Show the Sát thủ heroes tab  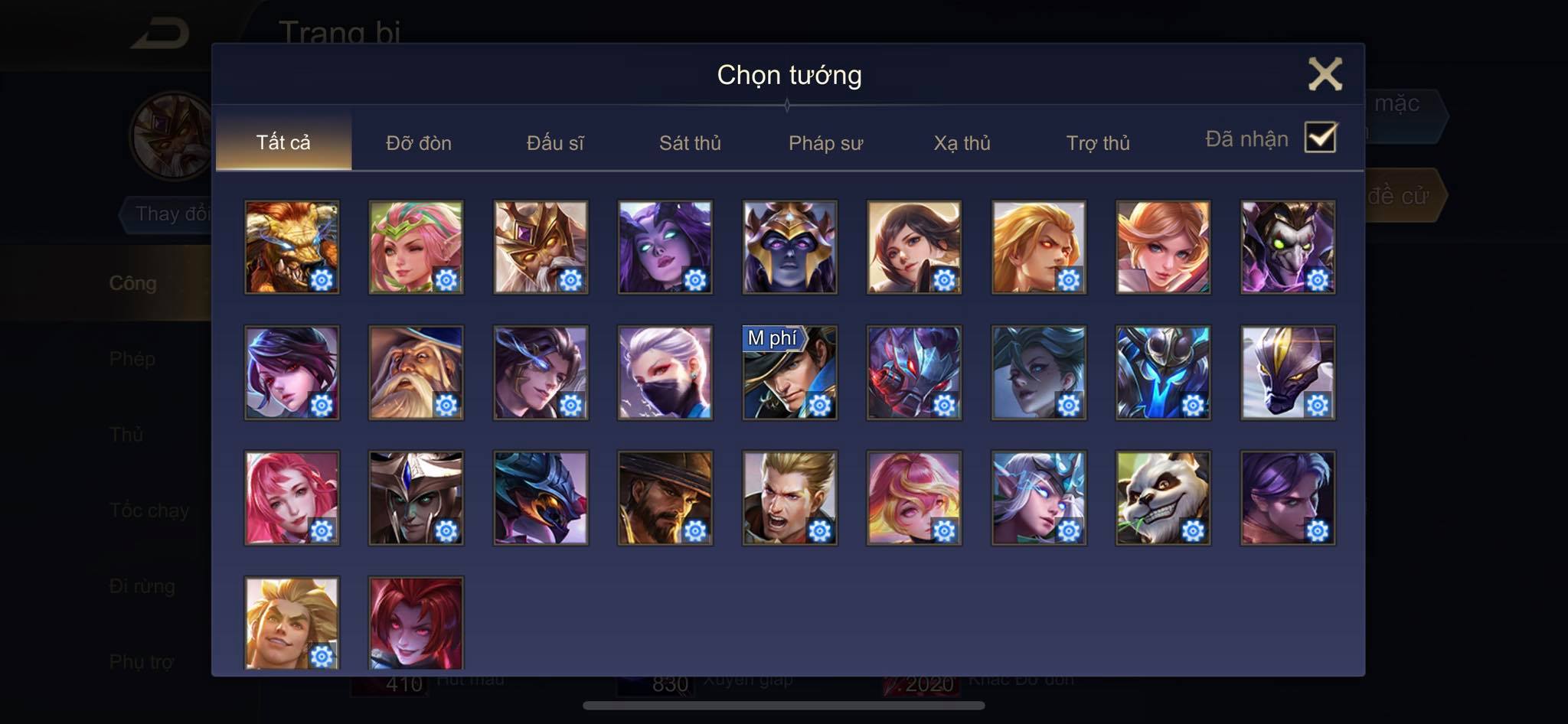(690, 143)
